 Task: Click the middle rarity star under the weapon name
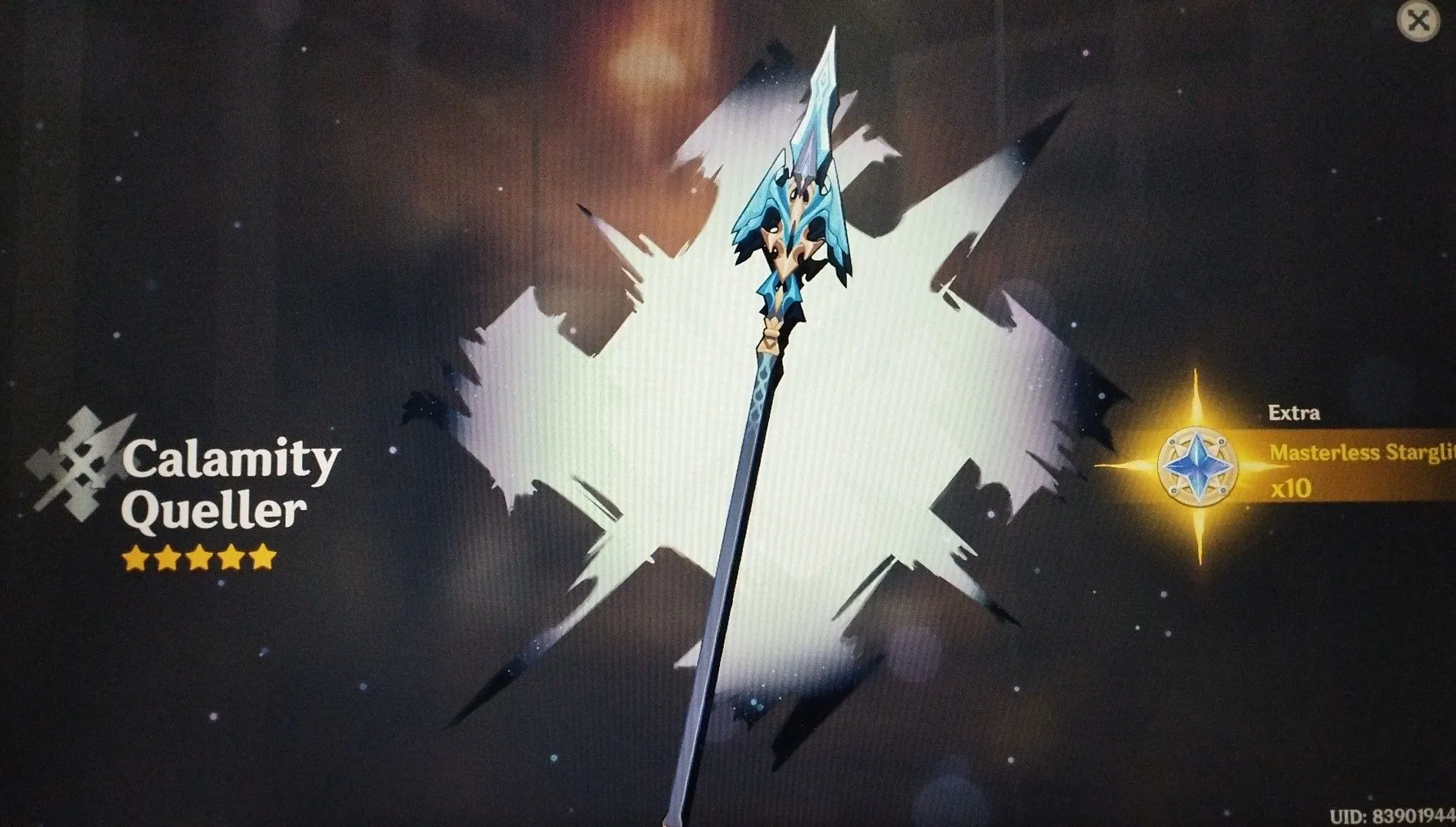pyautogui.click(x=198, y=558)
